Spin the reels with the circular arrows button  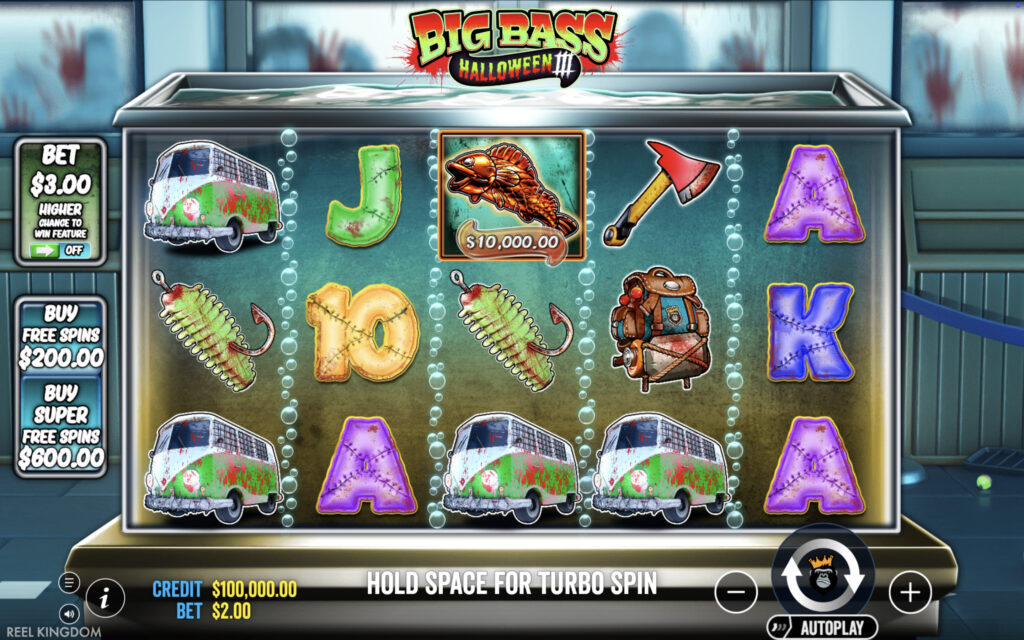pyautogui.click(x=823, y=576)
